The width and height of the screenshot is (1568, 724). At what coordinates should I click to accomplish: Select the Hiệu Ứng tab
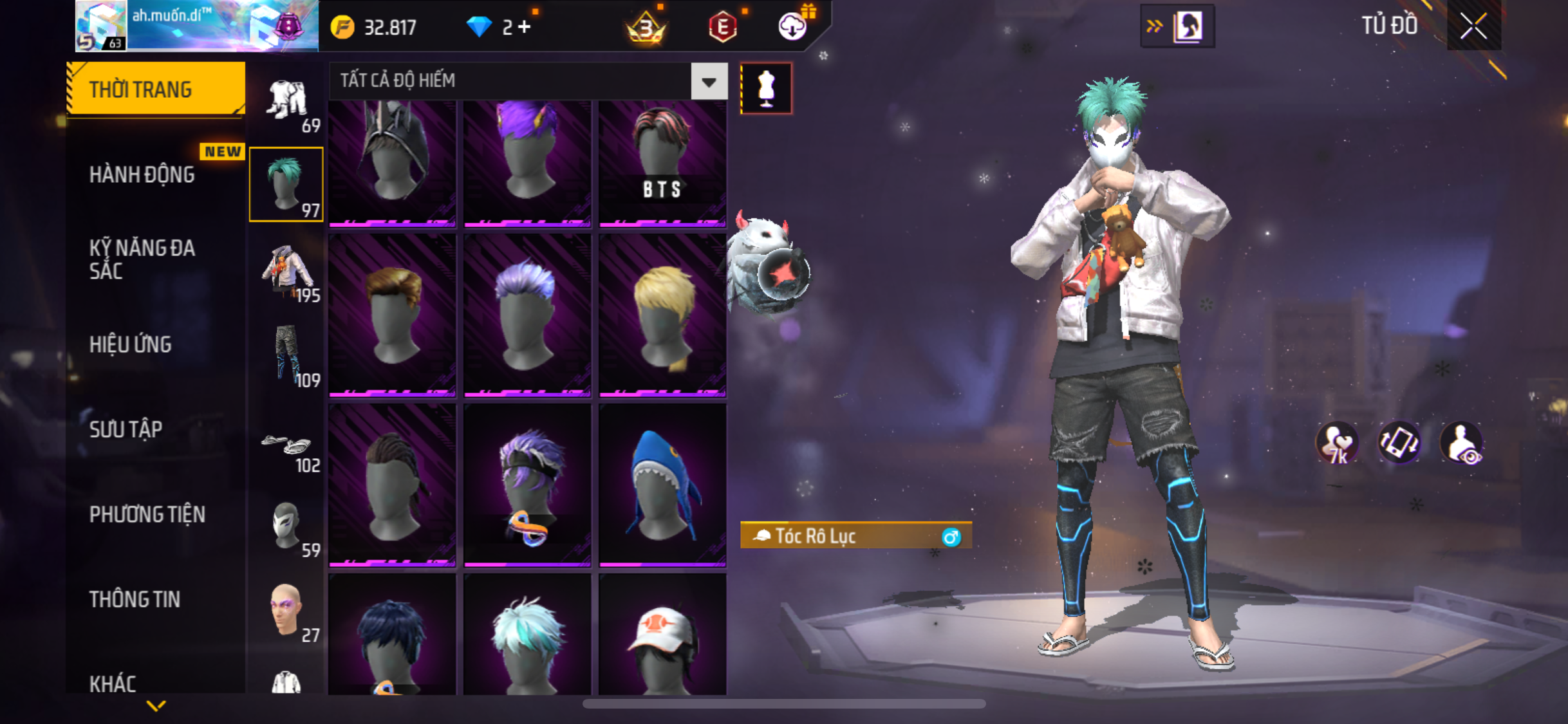(130, 345)
